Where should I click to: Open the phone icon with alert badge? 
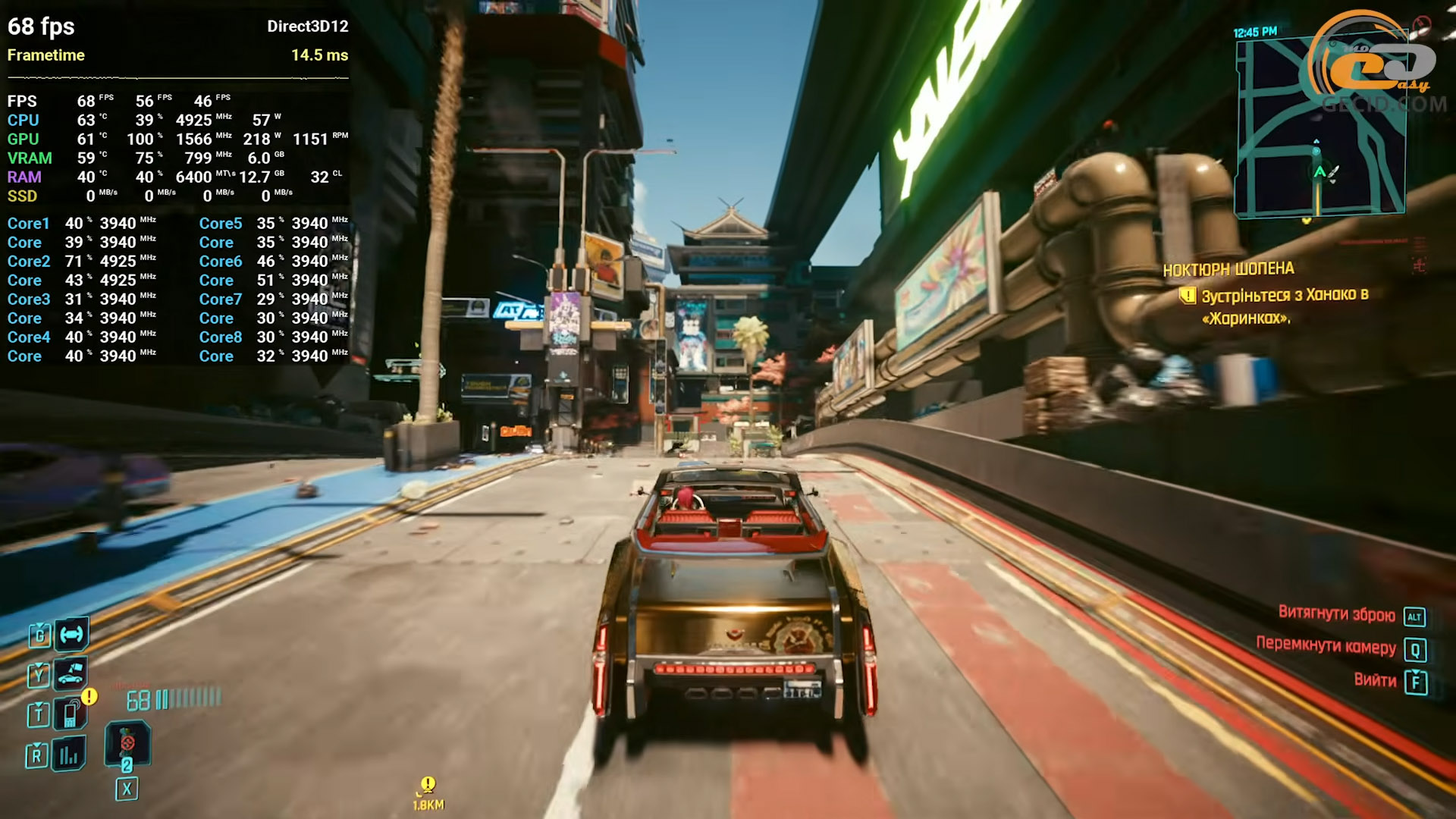(71, 714)
